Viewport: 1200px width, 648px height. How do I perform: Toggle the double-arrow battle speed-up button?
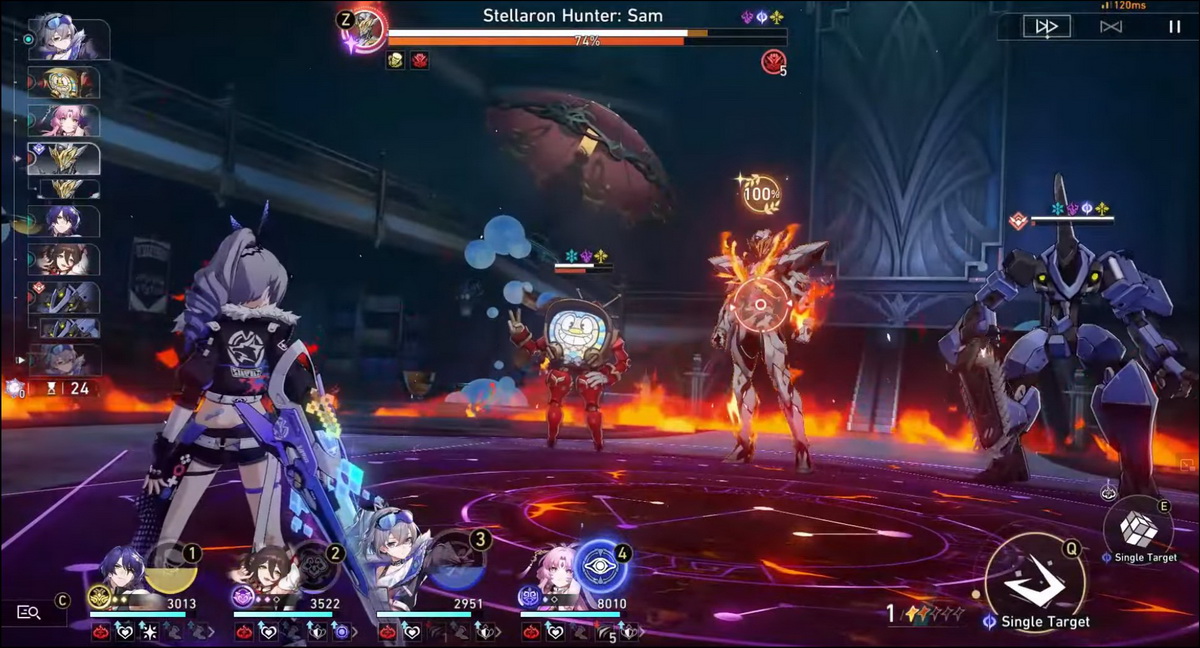click(x=1046, y=27)
